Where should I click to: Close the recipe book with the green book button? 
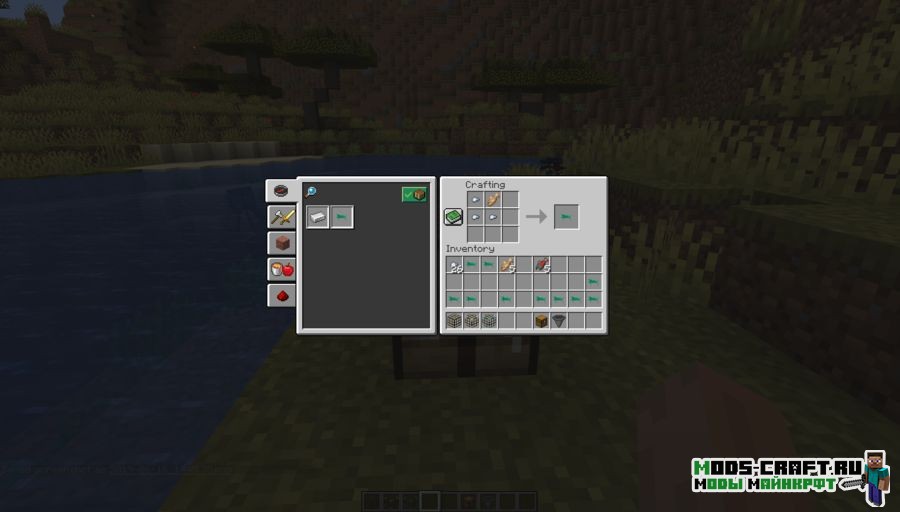click(x=453, y=217)
